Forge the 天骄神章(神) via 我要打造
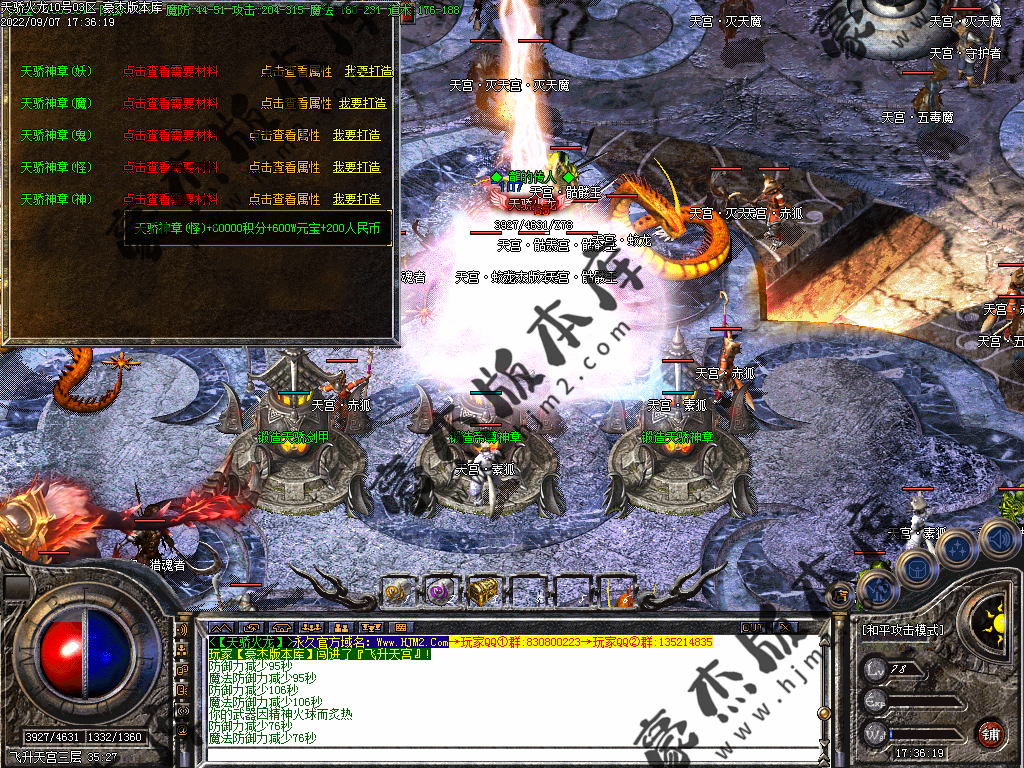The image size is (1024, 768). [357, 199]
